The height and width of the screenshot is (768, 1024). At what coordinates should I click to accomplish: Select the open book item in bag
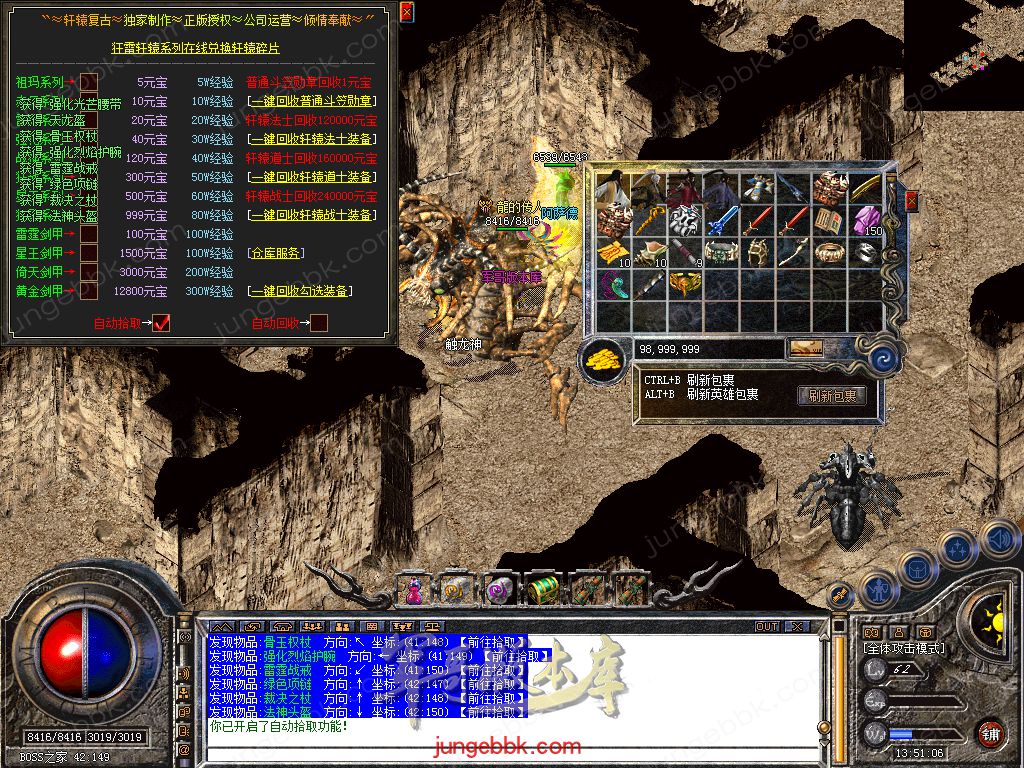[x=829, y=220]
